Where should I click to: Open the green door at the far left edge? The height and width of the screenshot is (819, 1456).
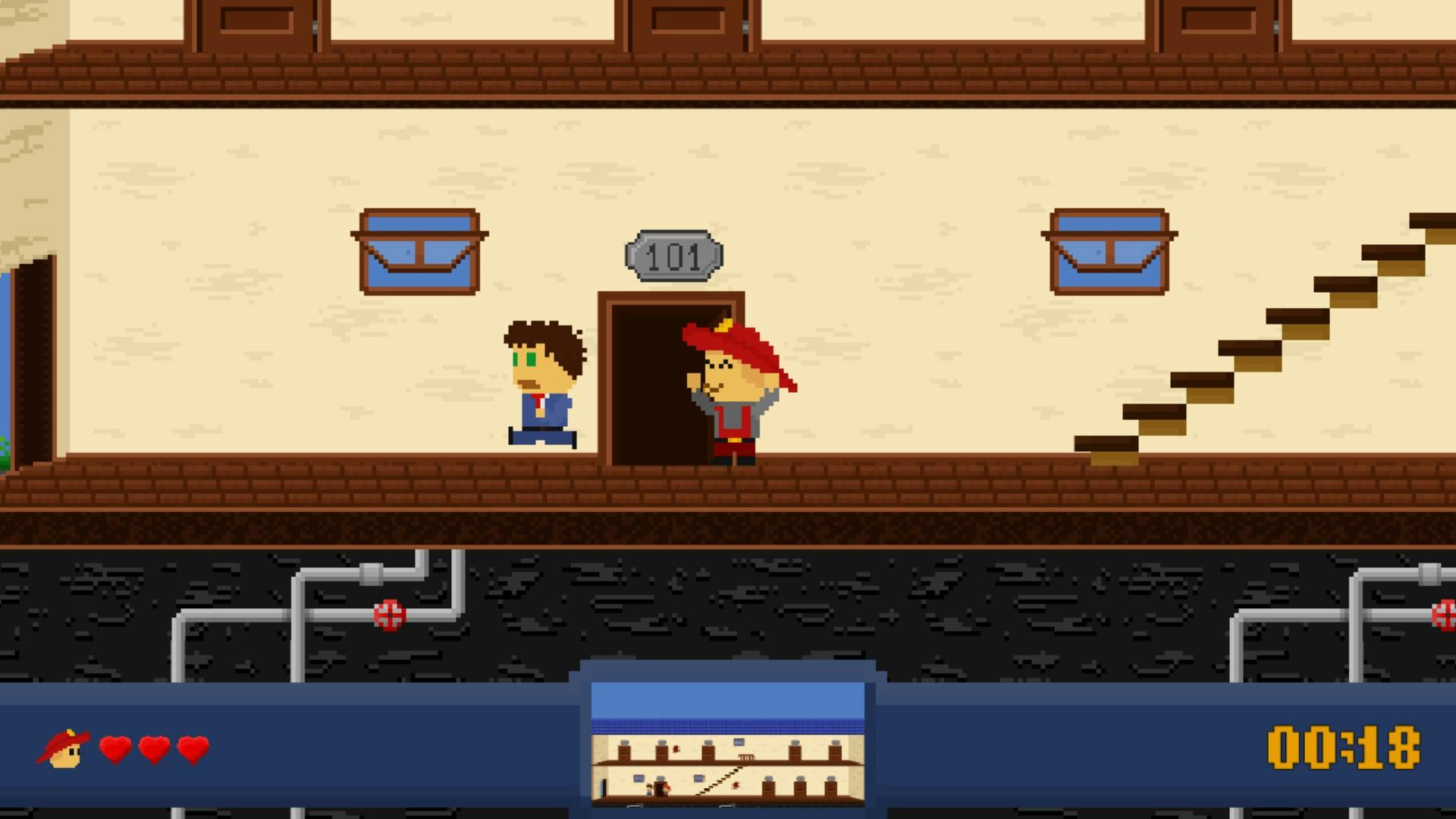[x=30, y=356]
